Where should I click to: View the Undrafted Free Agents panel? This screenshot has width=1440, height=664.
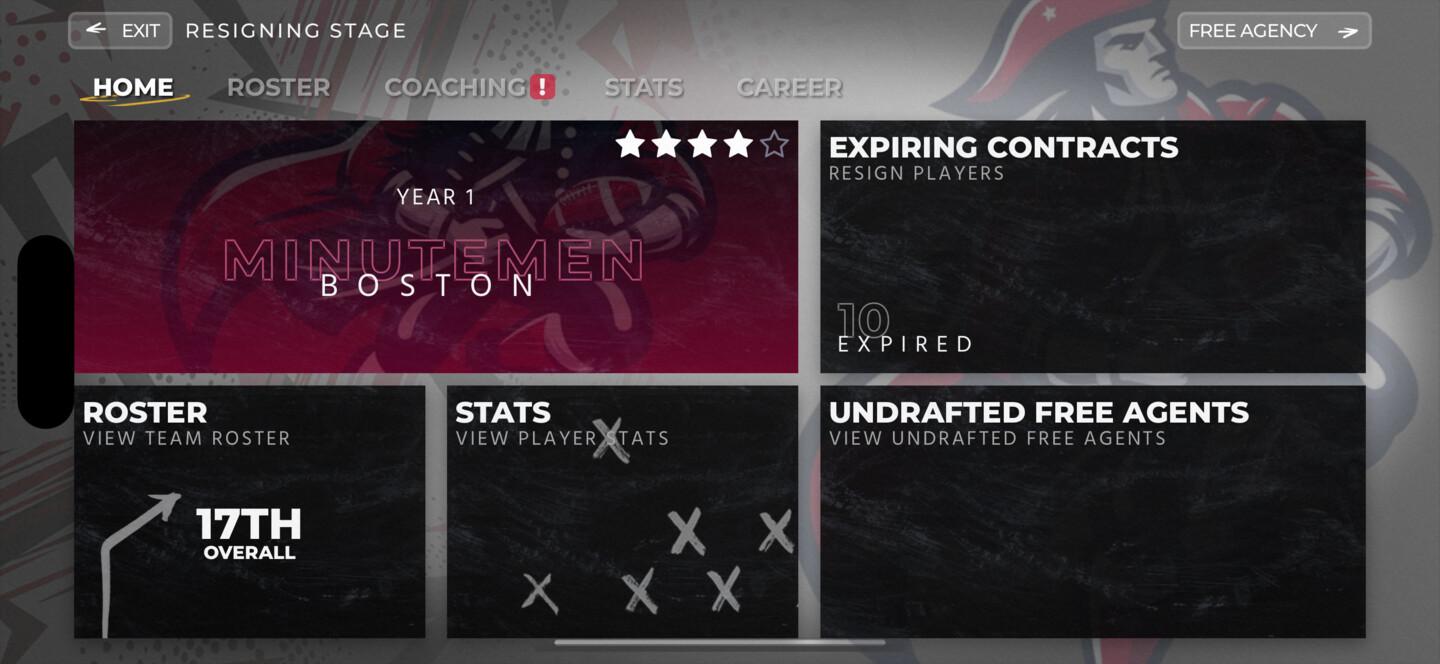pyautogui.click(x=1092, y=511)
